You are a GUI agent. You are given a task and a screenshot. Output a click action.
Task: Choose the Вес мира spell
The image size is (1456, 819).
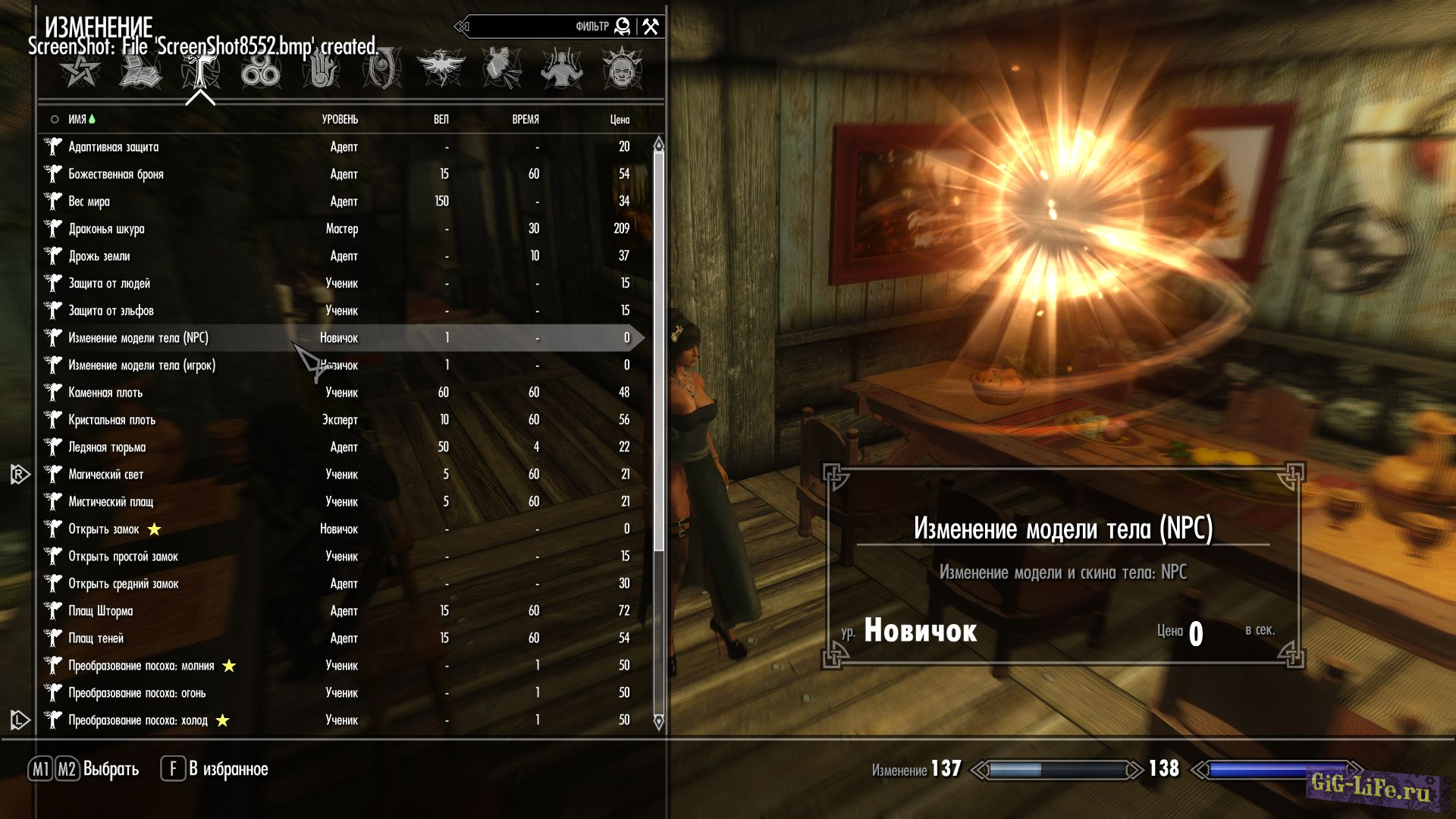coord(89,202)
